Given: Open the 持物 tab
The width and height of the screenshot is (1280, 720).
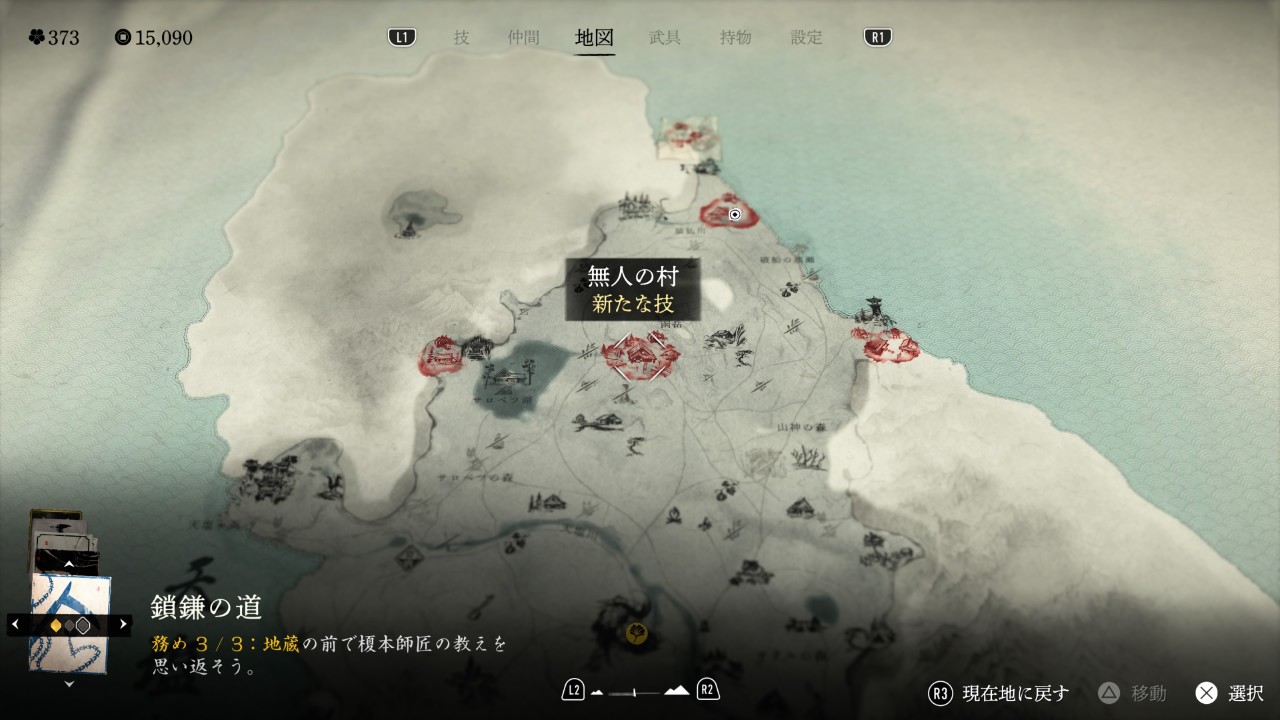Looking at the screenshot, I should click(735, 38).
